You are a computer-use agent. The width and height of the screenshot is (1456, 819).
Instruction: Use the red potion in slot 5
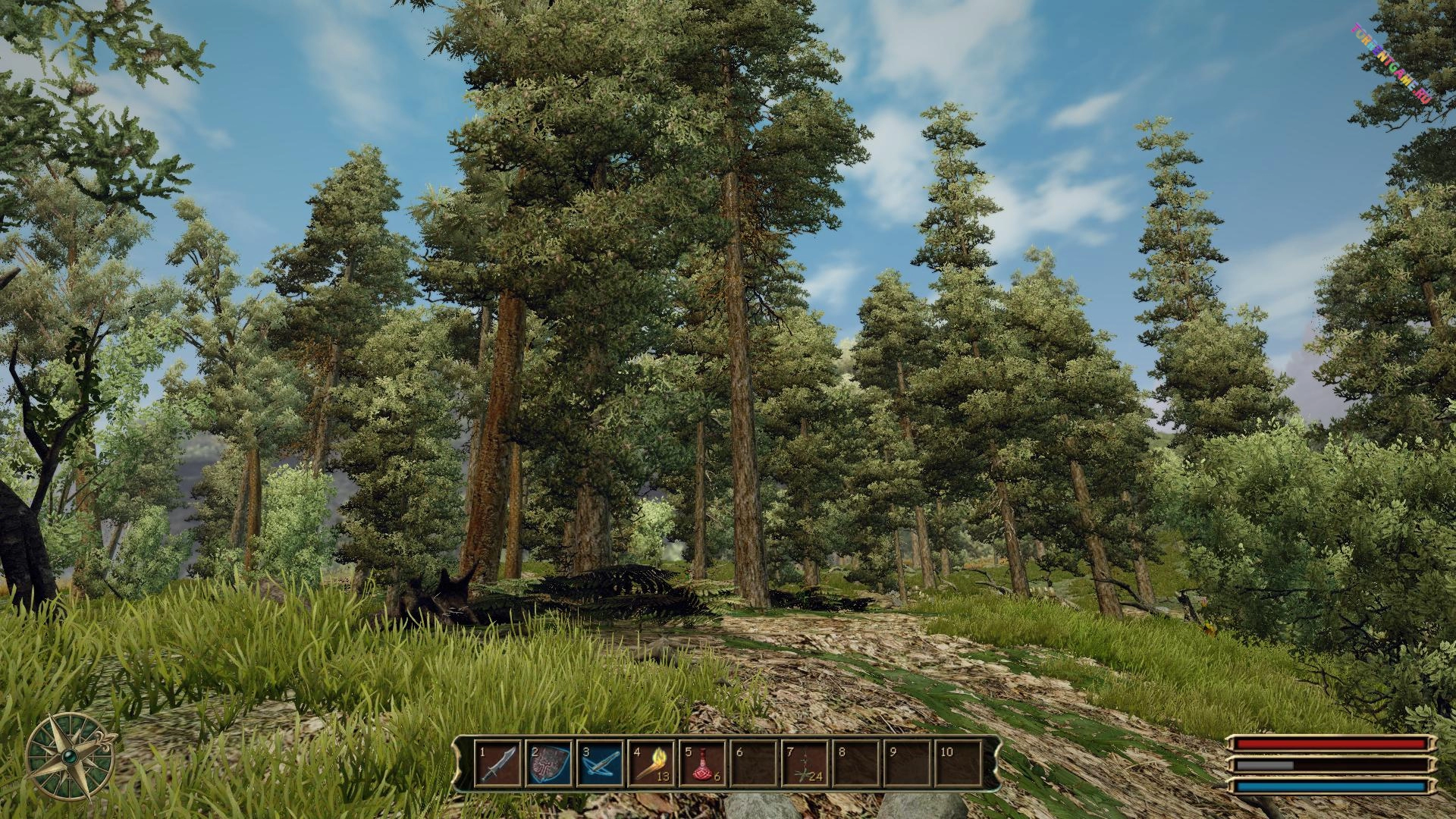pyautogui.click(x=703, y=763)
